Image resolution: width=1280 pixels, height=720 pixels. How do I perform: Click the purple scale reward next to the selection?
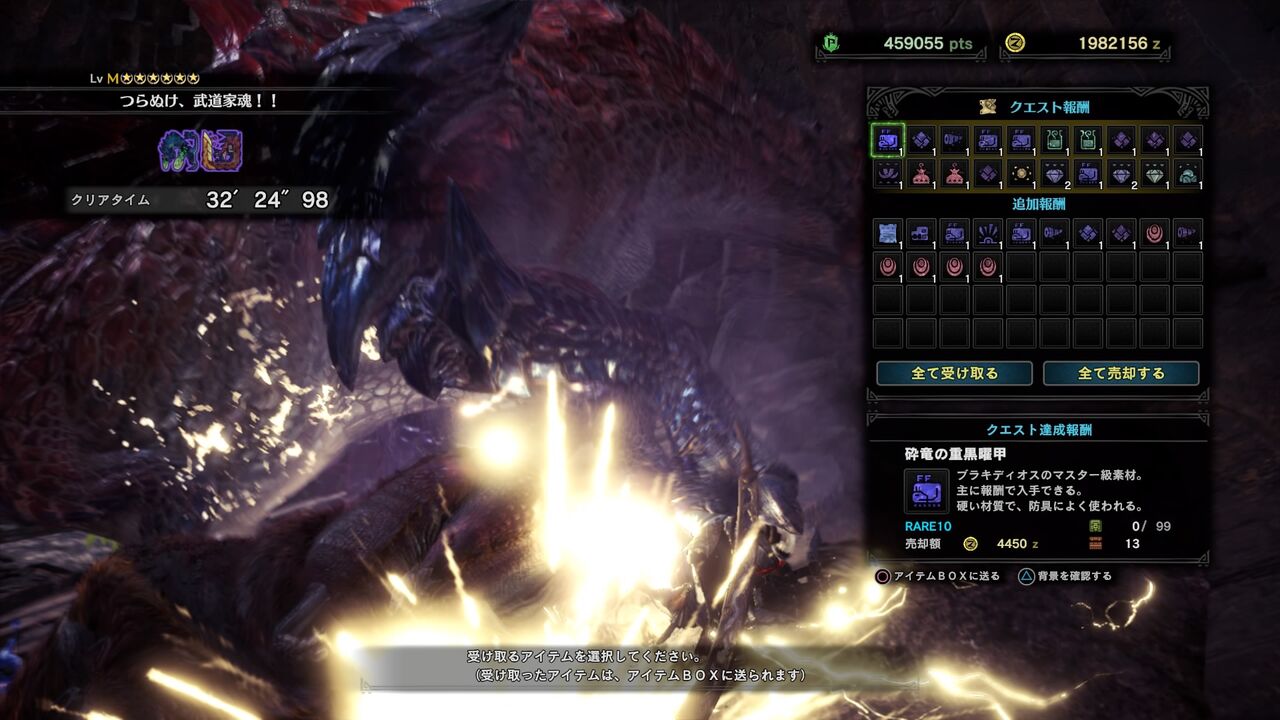(x=920, y=142)
